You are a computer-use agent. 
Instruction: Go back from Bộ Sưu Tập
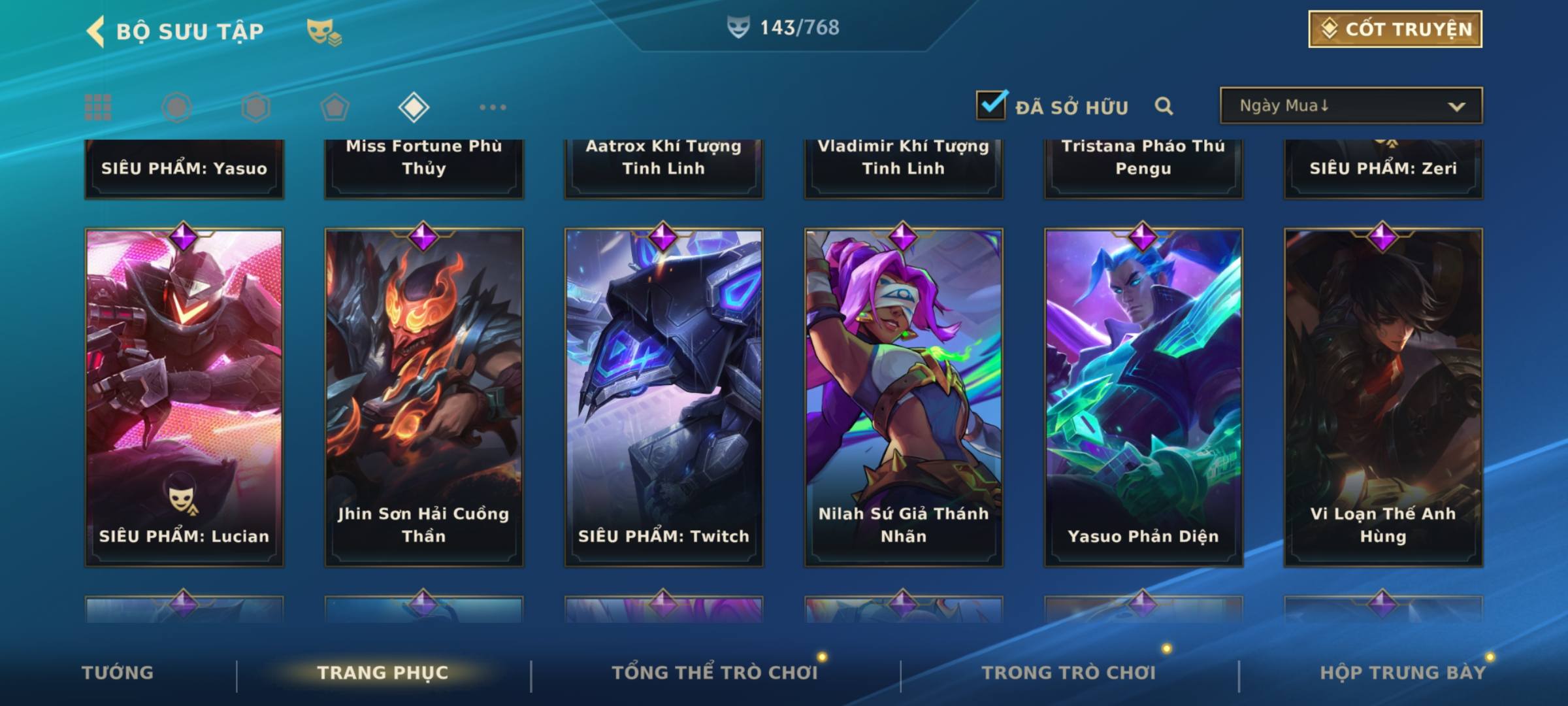pyautogui.click(x=97, y=31)
